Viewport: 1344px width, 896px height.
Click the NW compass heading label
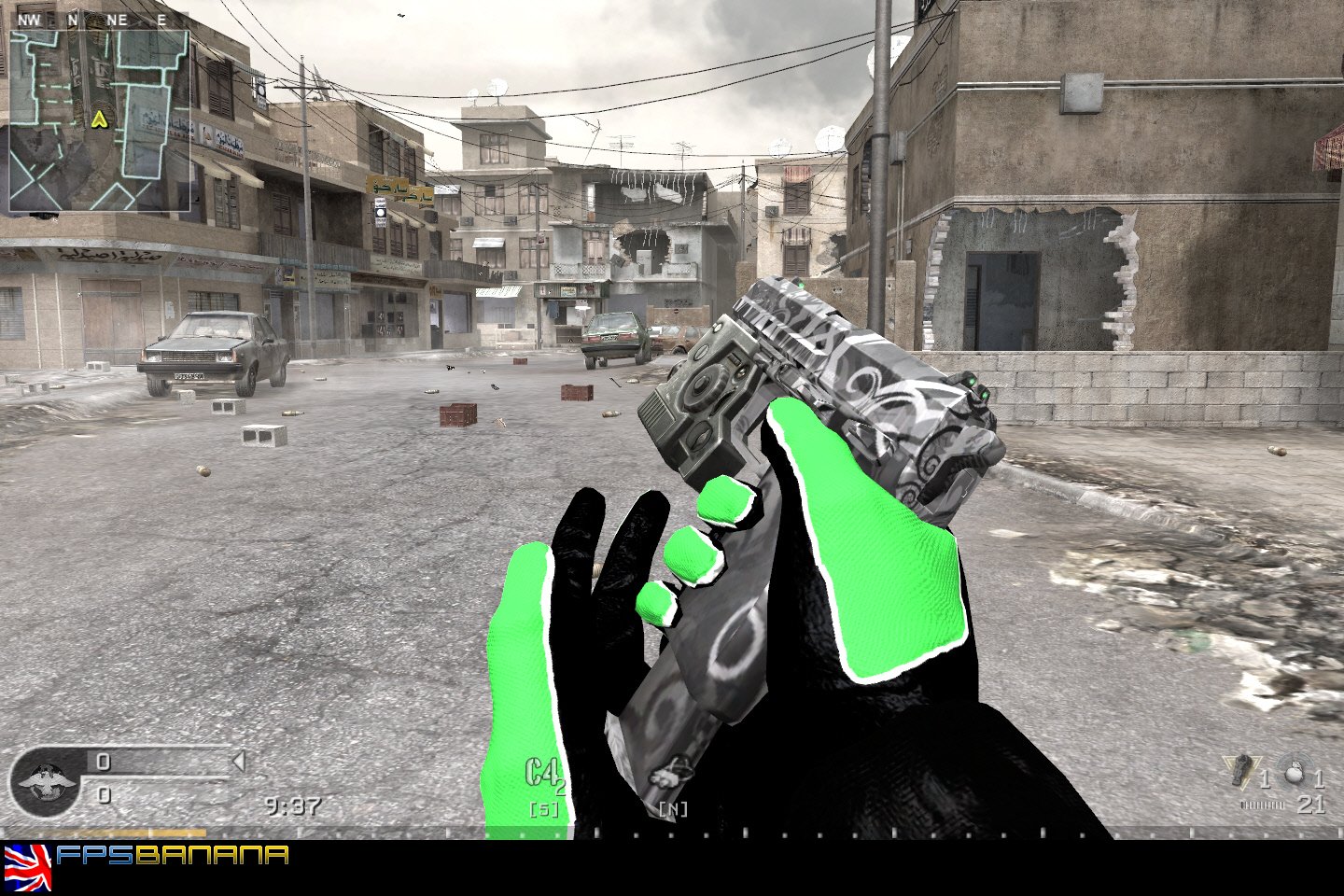click(29, 18)
